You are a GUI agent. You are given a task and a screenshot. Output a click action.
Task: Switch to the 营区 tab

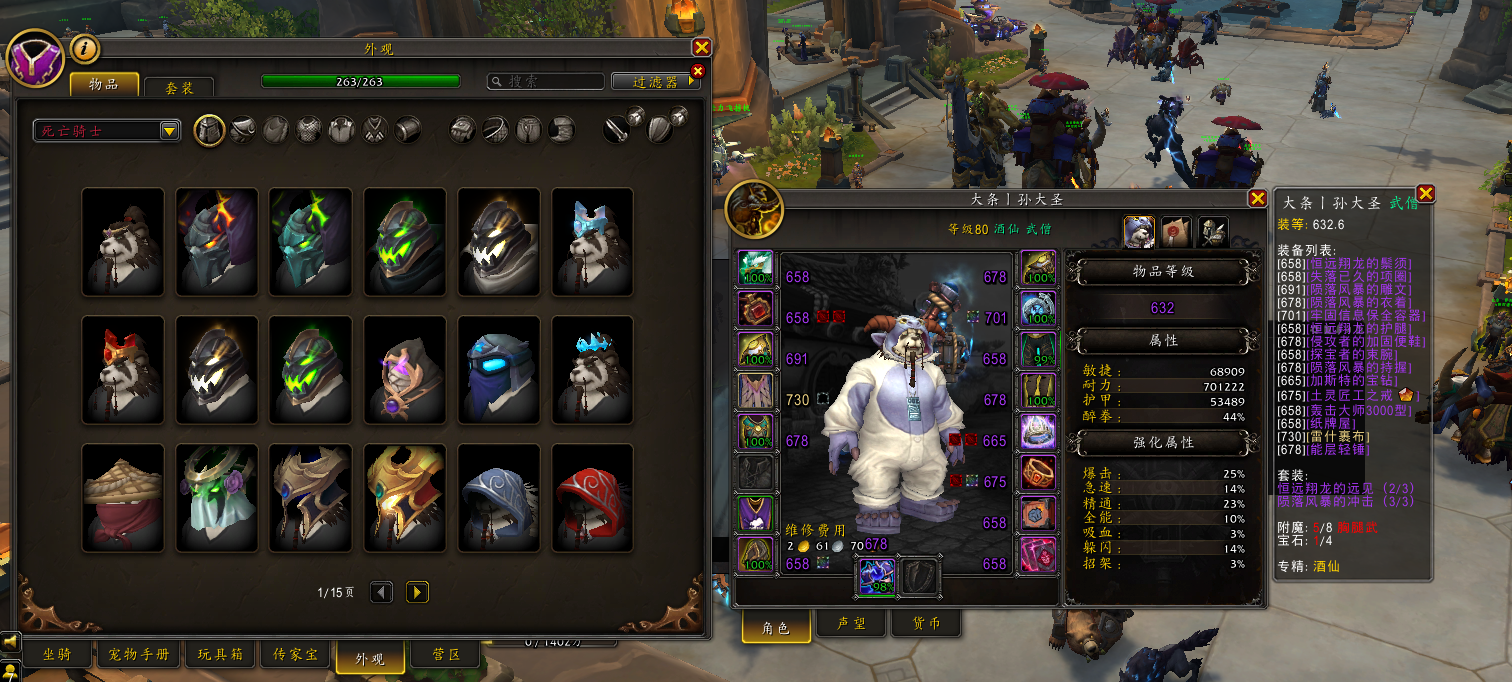pyautogui.click(x=446, y=655)
